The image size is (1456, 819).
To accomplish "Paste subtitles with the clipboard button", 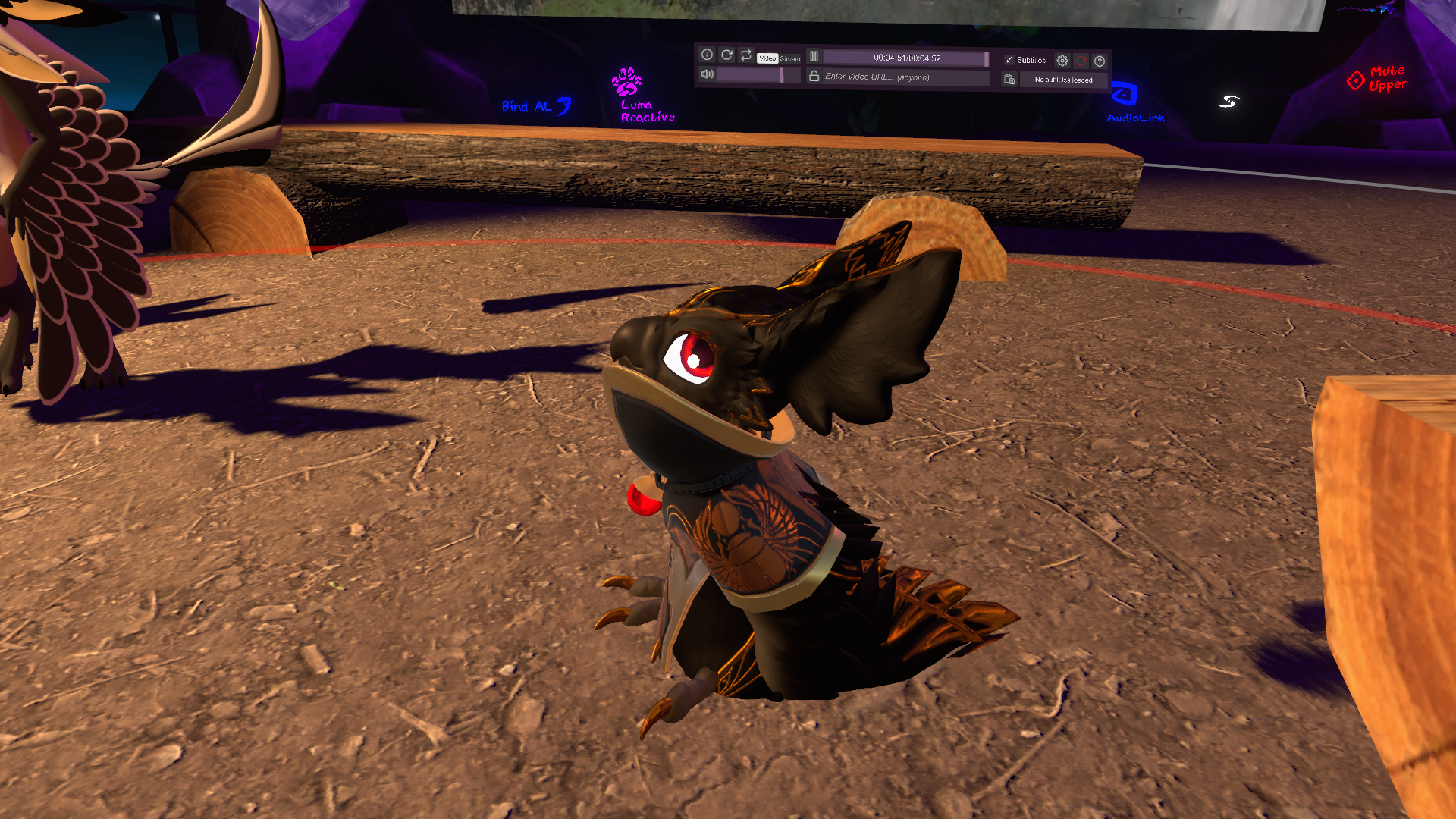I will pyautogui.click(x=1009, y=79).
